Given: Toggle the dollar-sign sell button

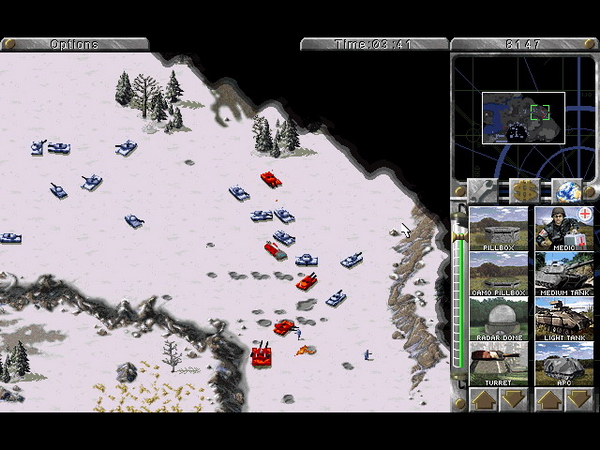Looking at the screenshot, I should [x=524, y=190].
